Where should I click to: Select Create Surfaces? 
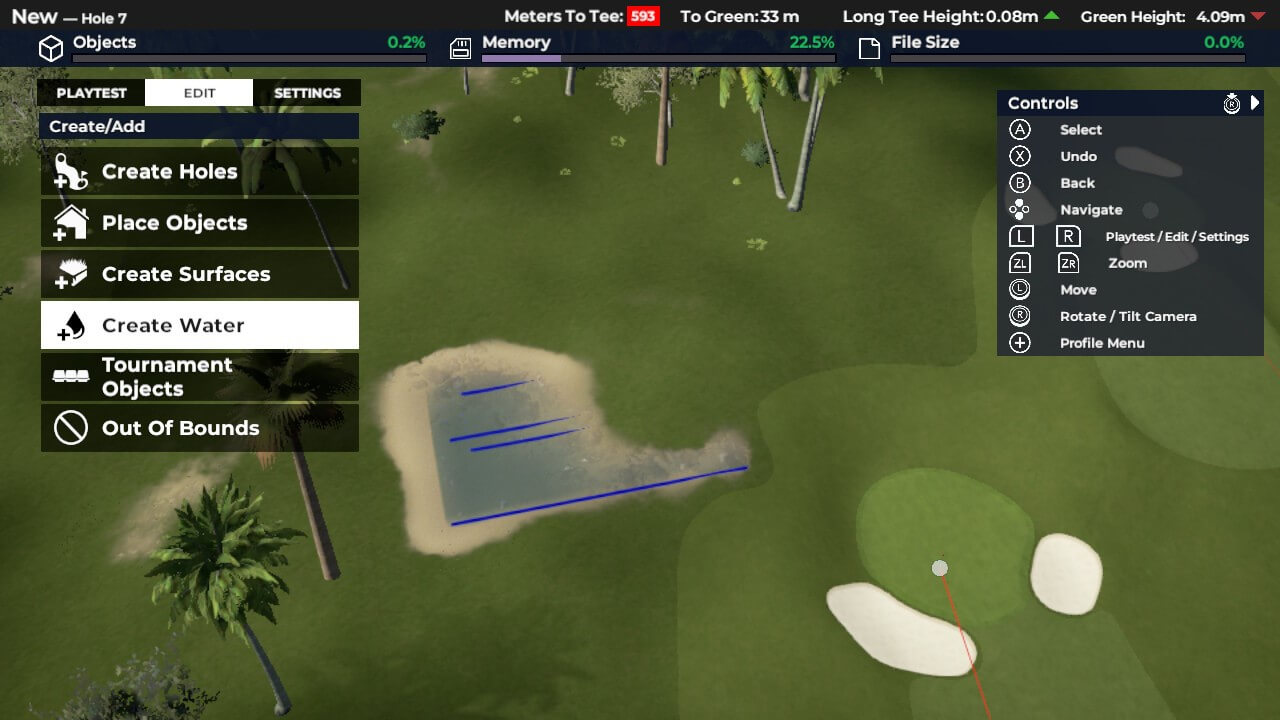(x=199, y=274)
